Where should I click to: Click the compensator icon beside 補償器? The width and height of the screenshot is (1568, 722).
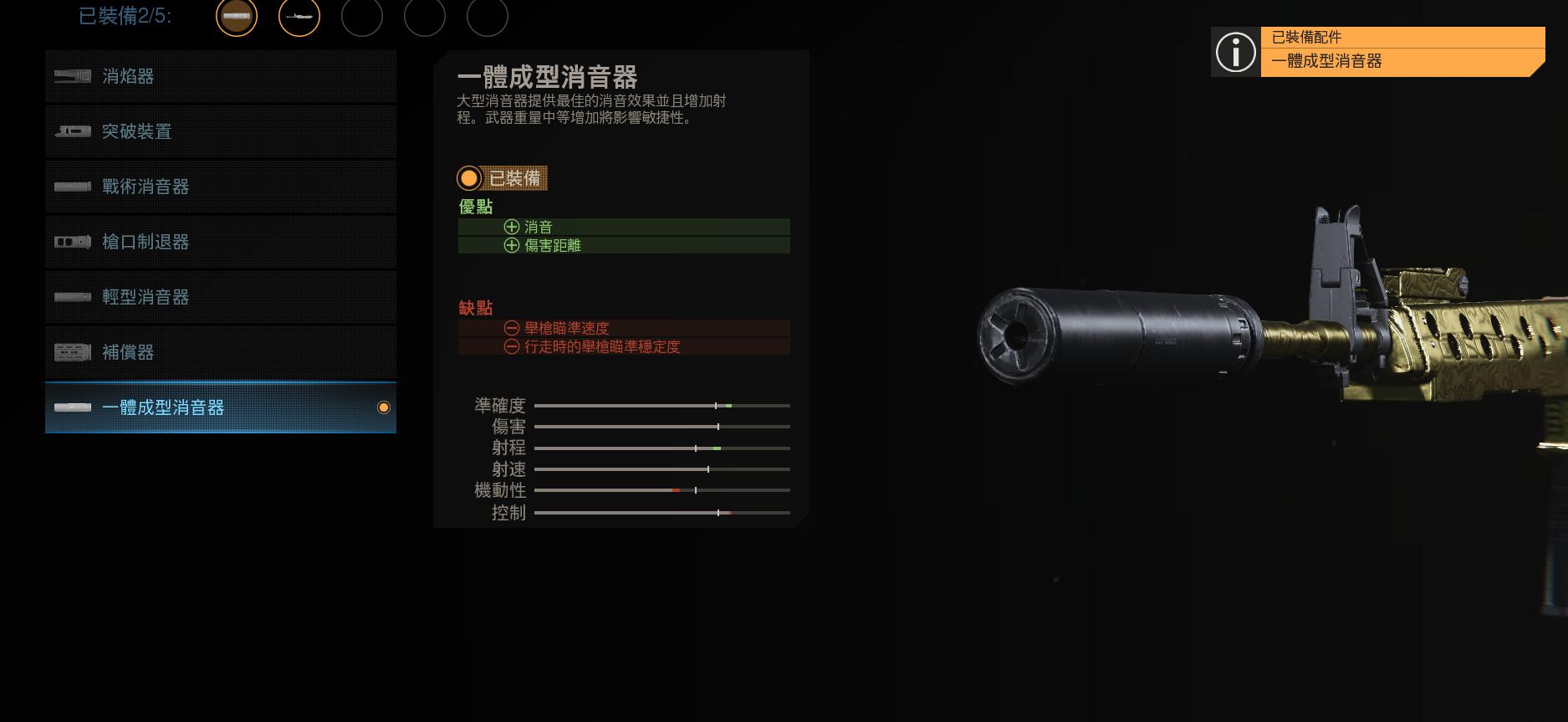click(x=72, y=352)
